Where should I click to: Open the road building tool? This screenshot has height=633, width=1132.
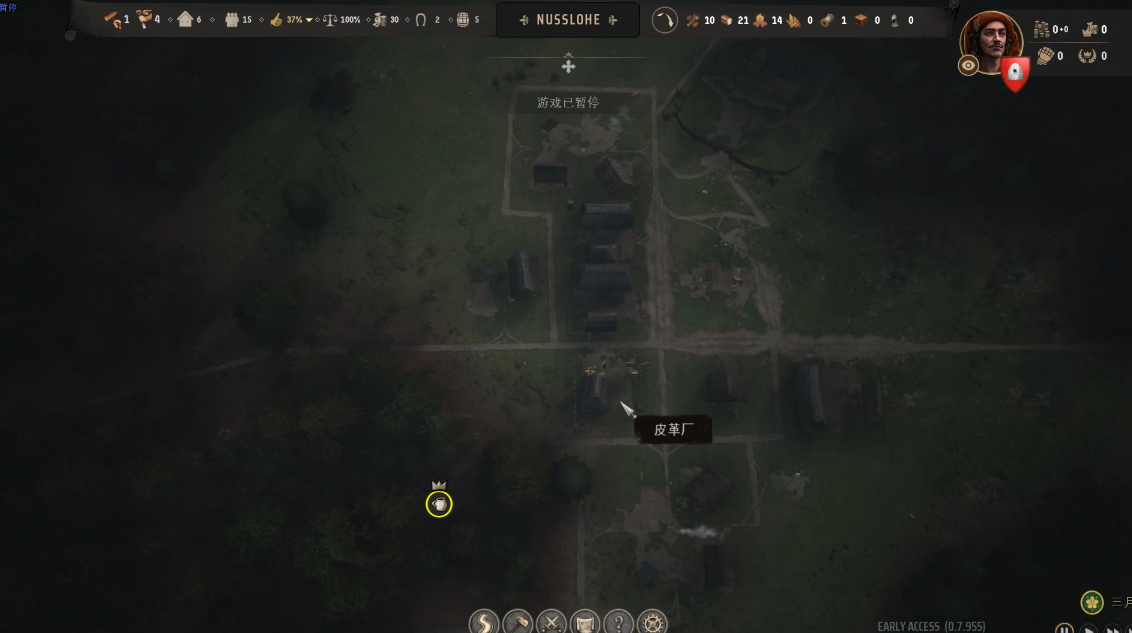coord(484,623)
